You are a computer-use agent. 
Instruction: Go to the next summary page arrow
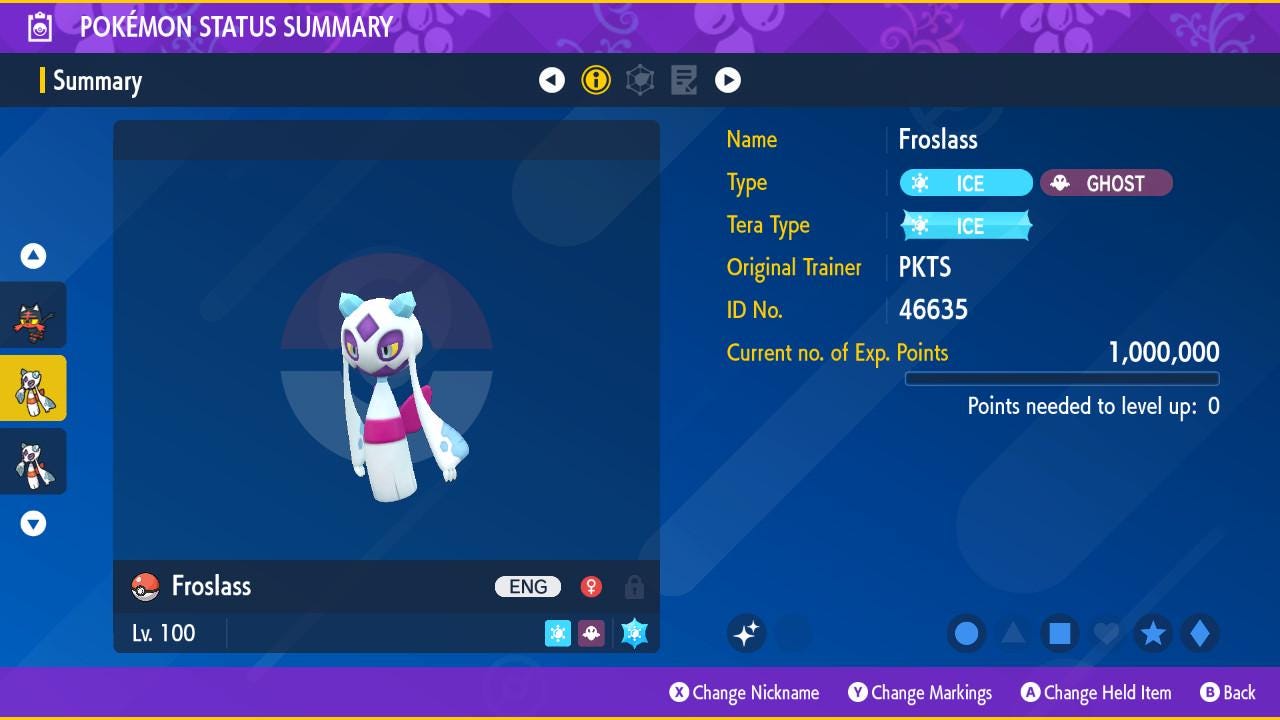pos(728,80)
